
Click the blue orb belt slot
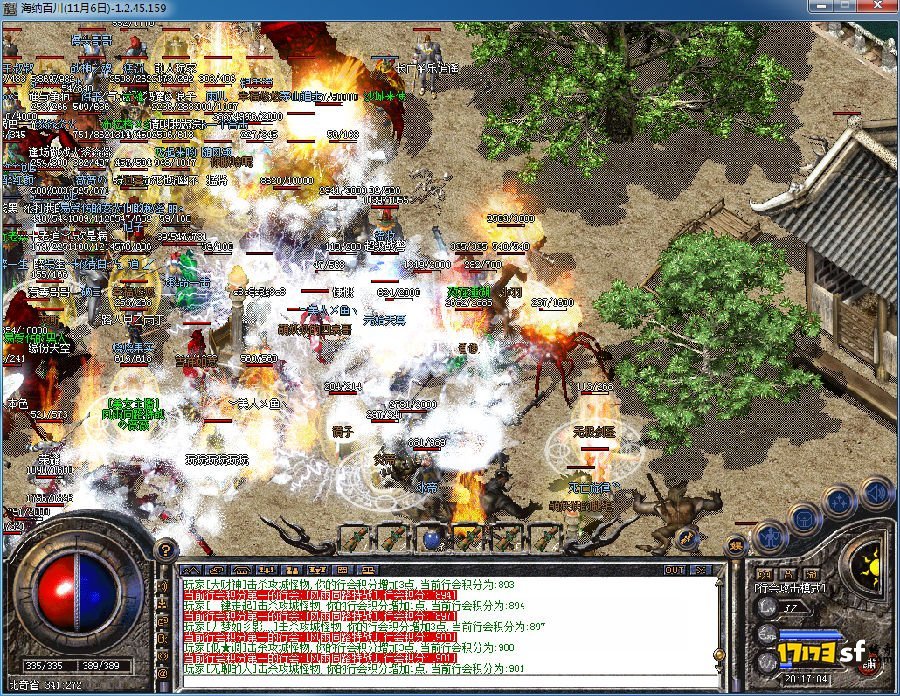(431, 538)
